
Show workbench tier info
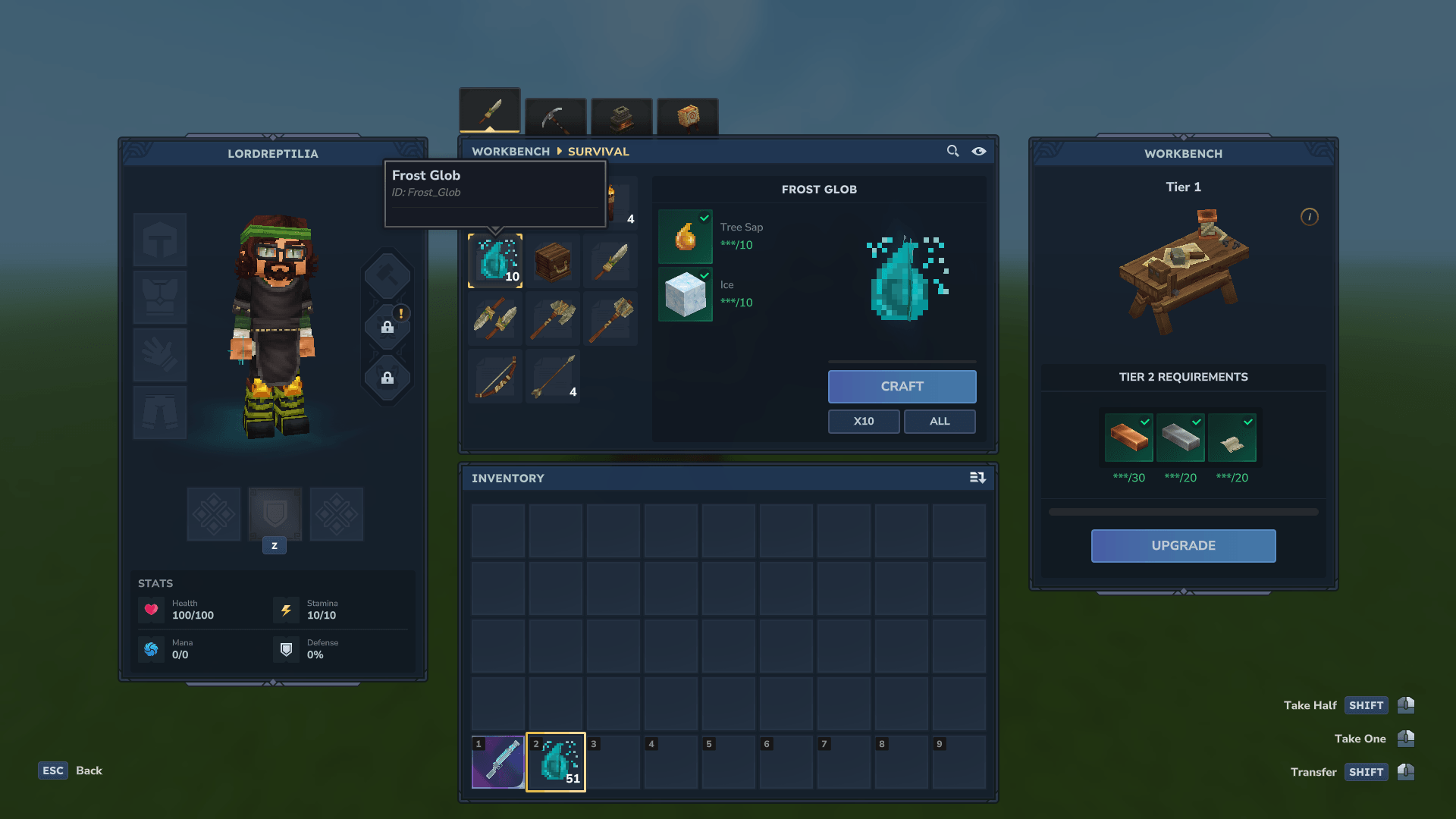pos(1309,217)
